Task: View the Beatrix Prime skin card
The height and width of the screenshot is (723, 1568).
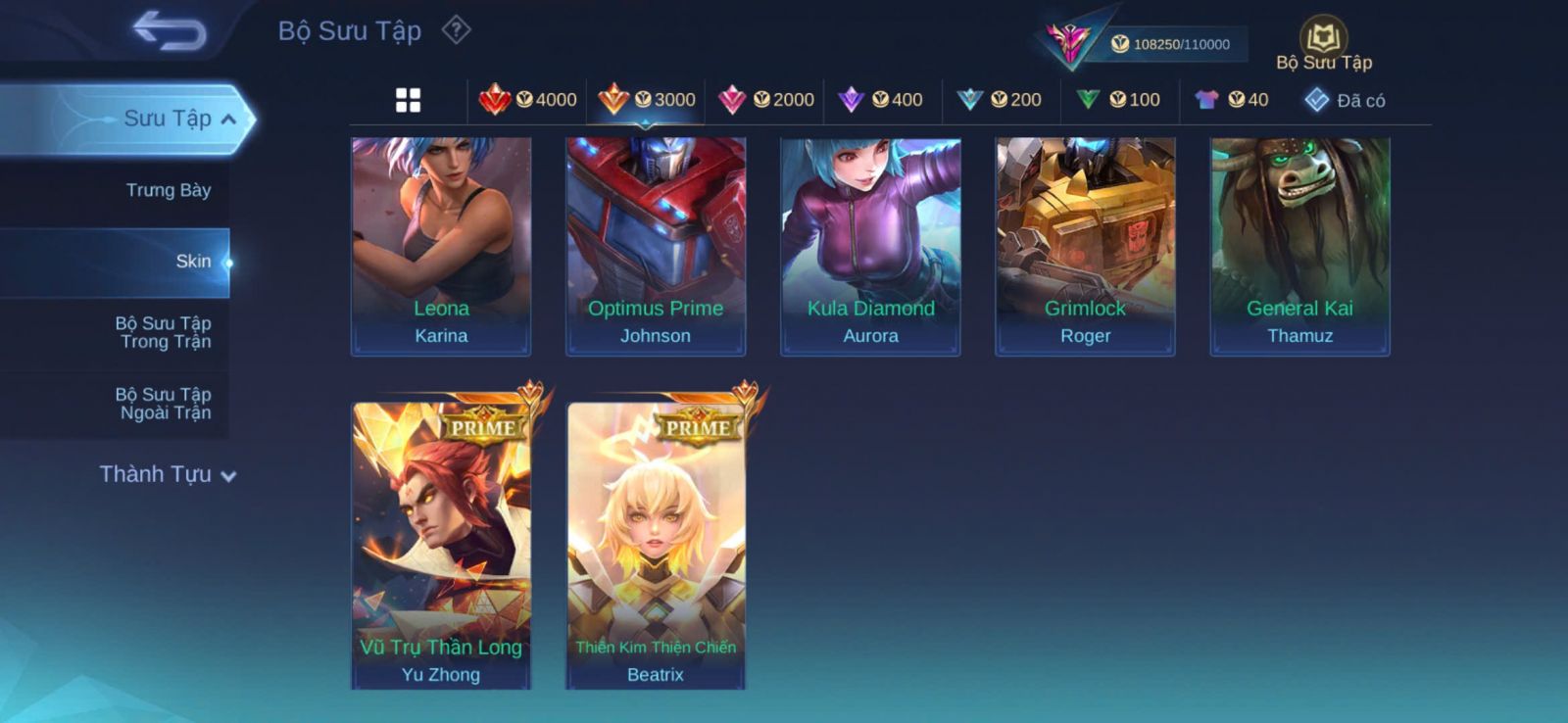Action: [656, 545]
